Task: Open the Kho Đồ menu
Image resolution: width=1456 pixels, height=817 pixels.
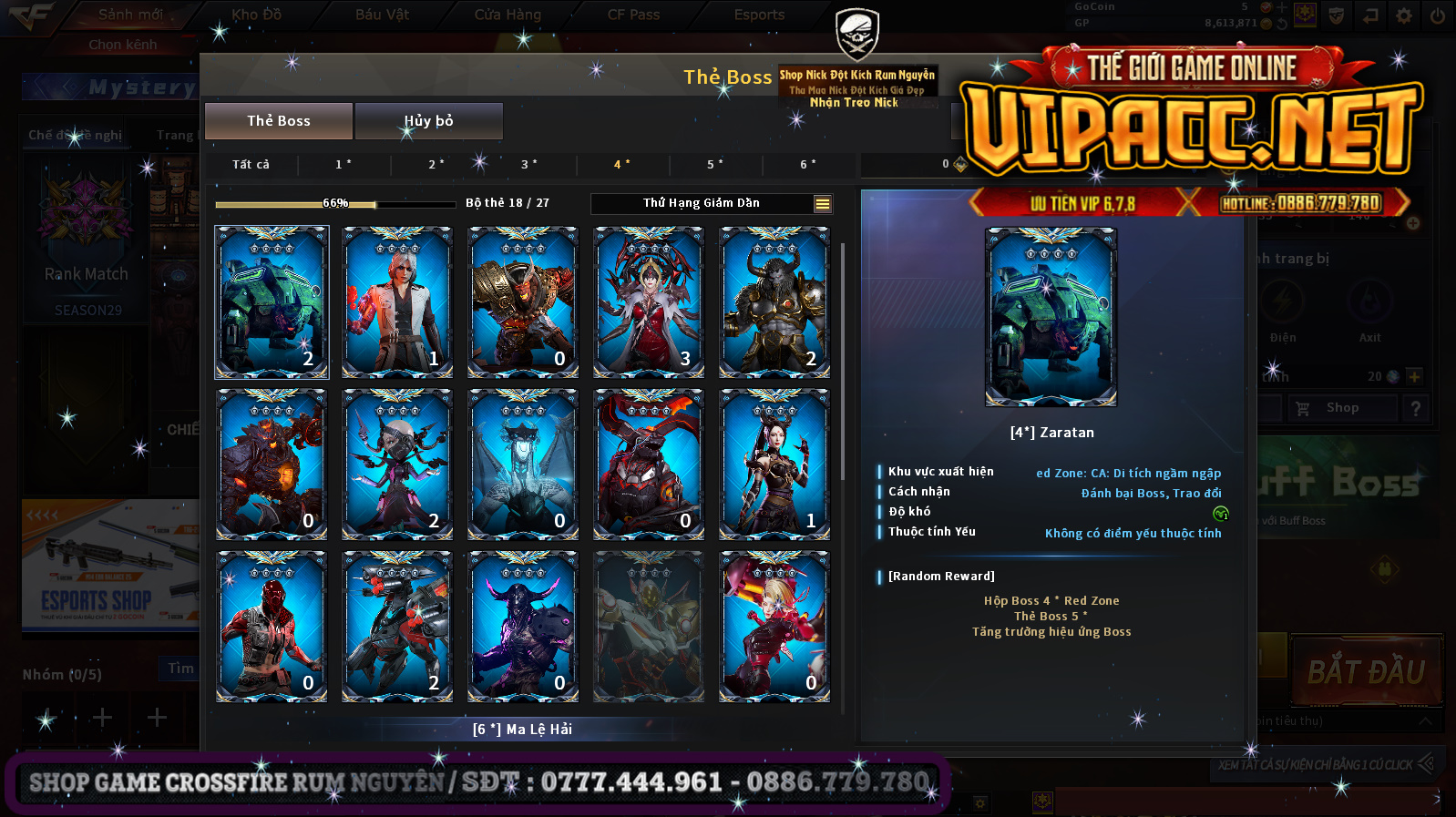Action: [256, 15]
